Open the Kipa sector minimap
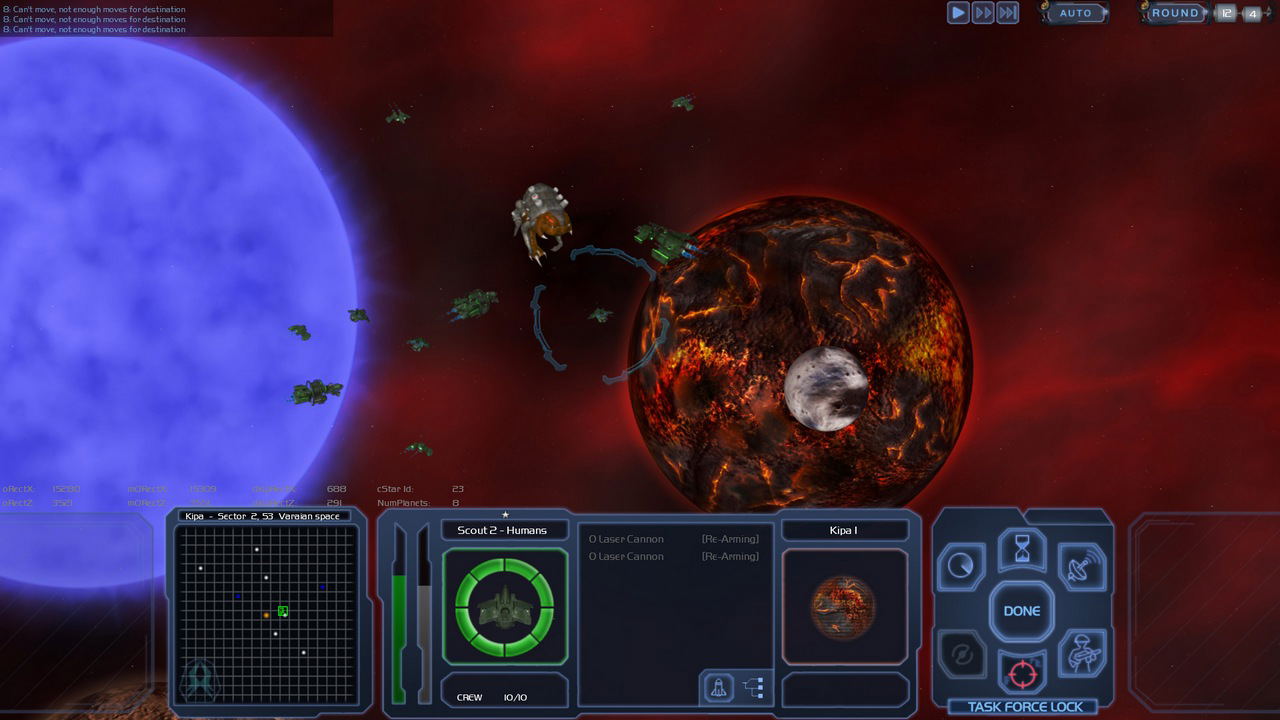 pos(266,612)
